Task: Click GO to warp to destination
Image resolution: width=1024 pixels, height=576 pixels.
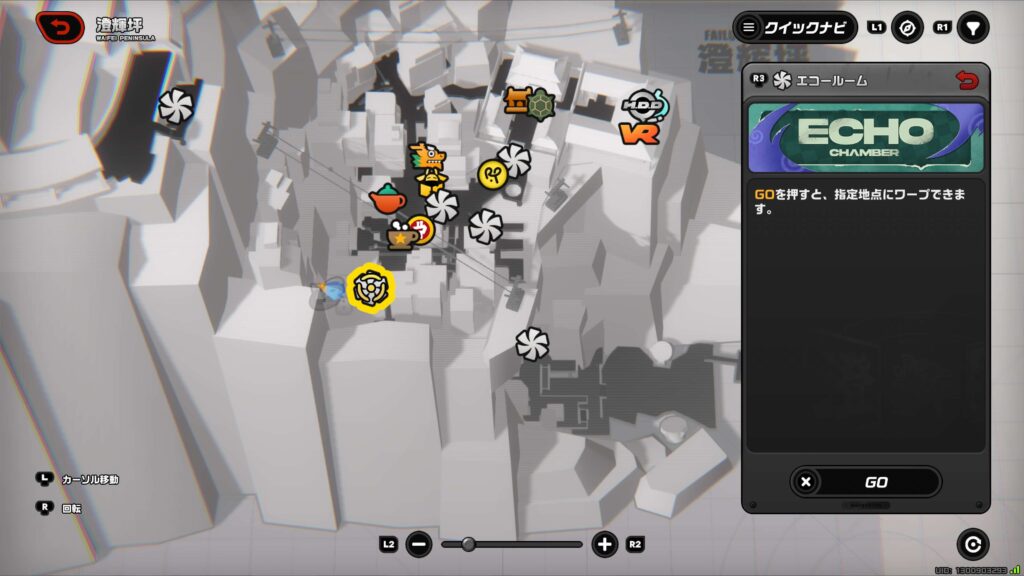Action: pos(865,482)
